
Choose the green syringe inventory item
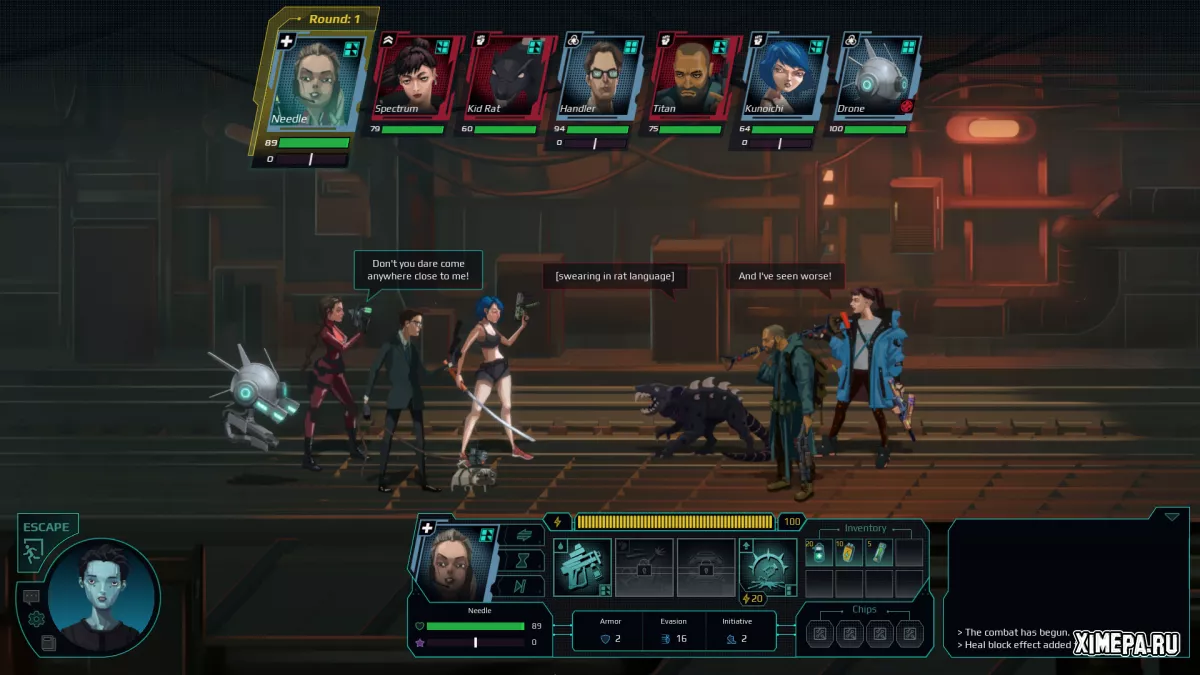pyautogui.click(x=879, y=553)
